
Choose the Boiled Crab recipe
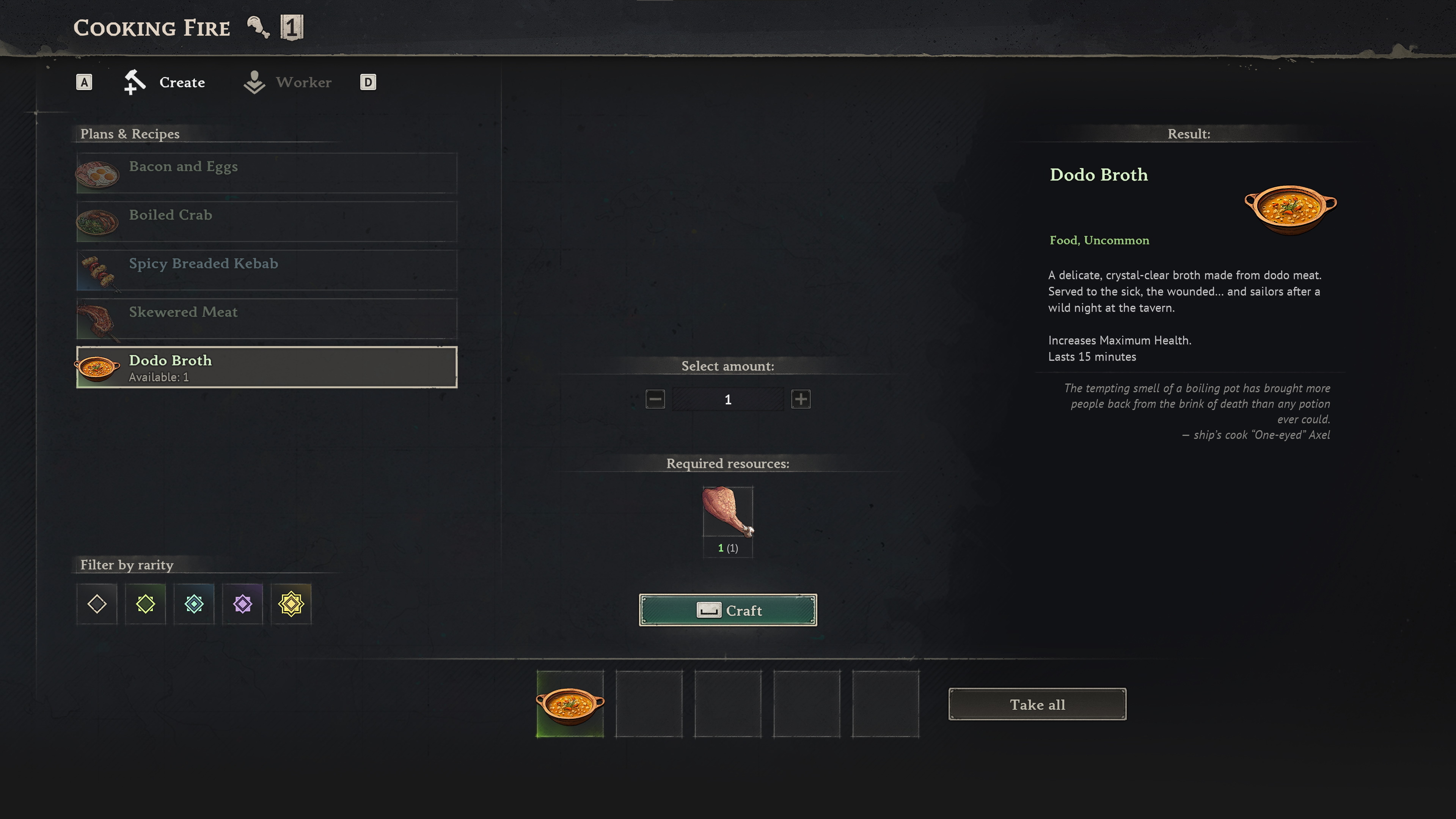click(x=267, y=221)
